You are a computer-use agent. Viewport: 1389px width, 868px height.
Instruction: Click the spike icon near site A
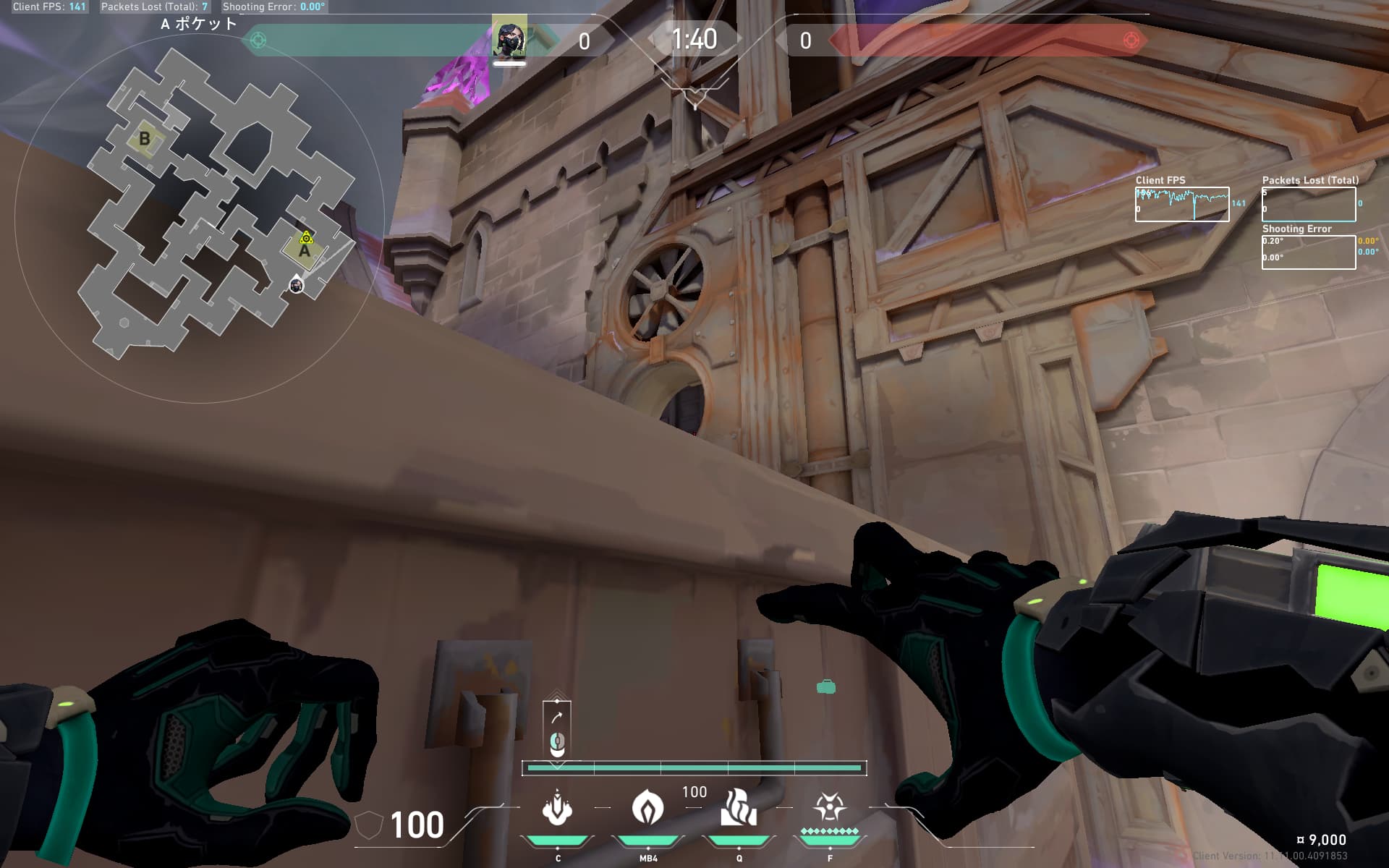(x=305, y=237)
